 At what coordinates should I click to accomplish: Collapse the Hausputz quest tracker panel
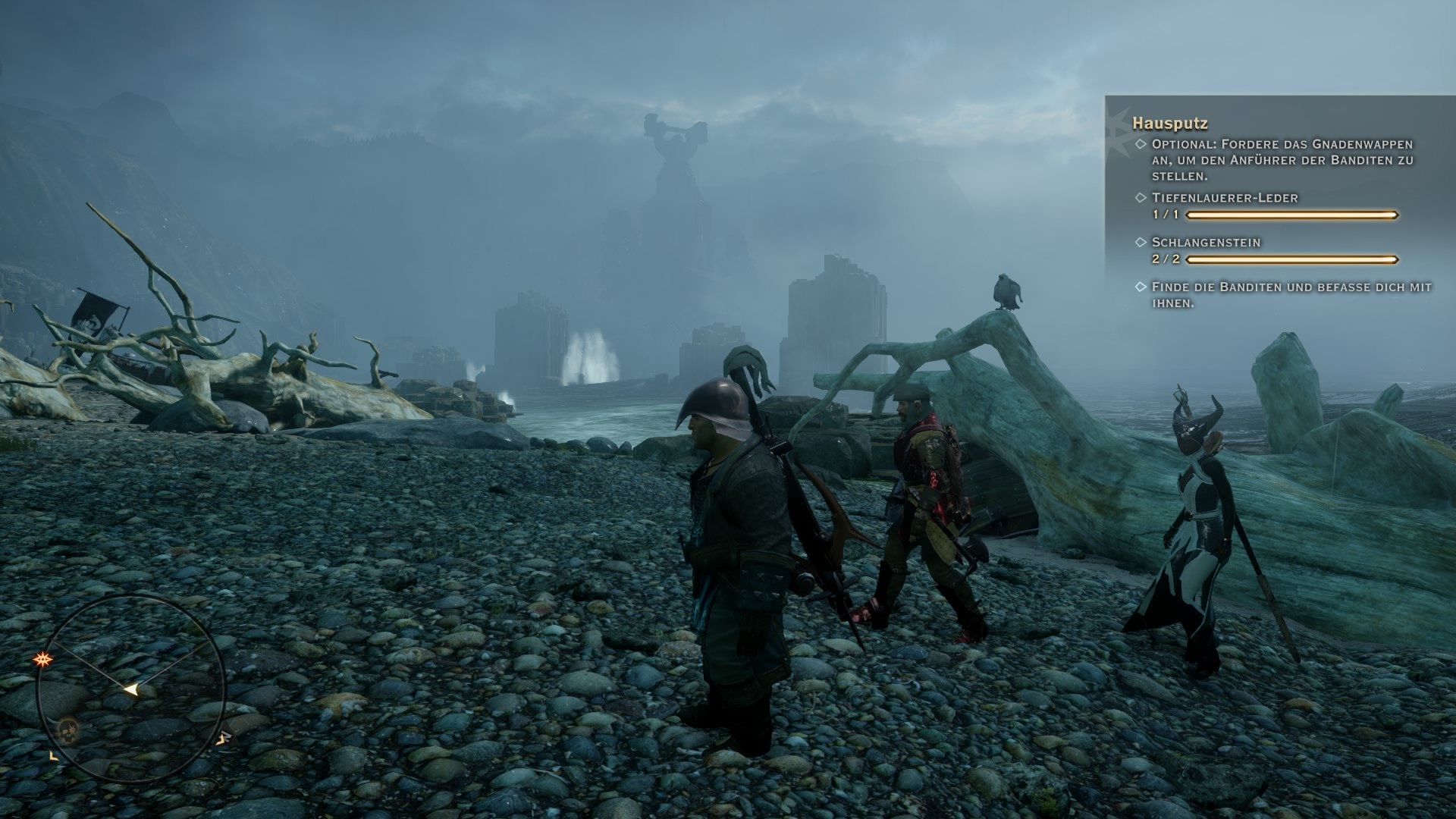click(1170, 123)
